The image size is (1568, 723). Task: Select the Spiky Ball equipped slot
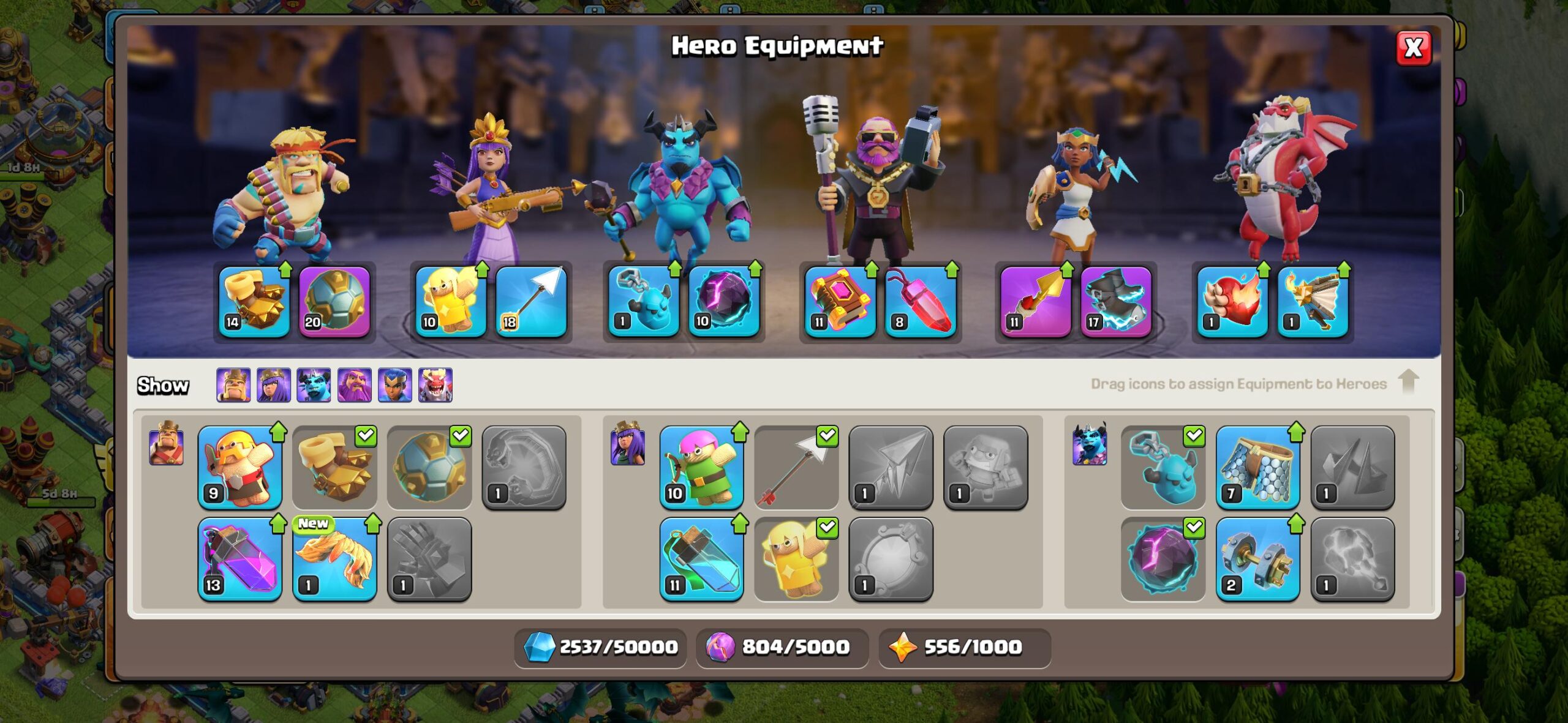(x=334, y=301)
